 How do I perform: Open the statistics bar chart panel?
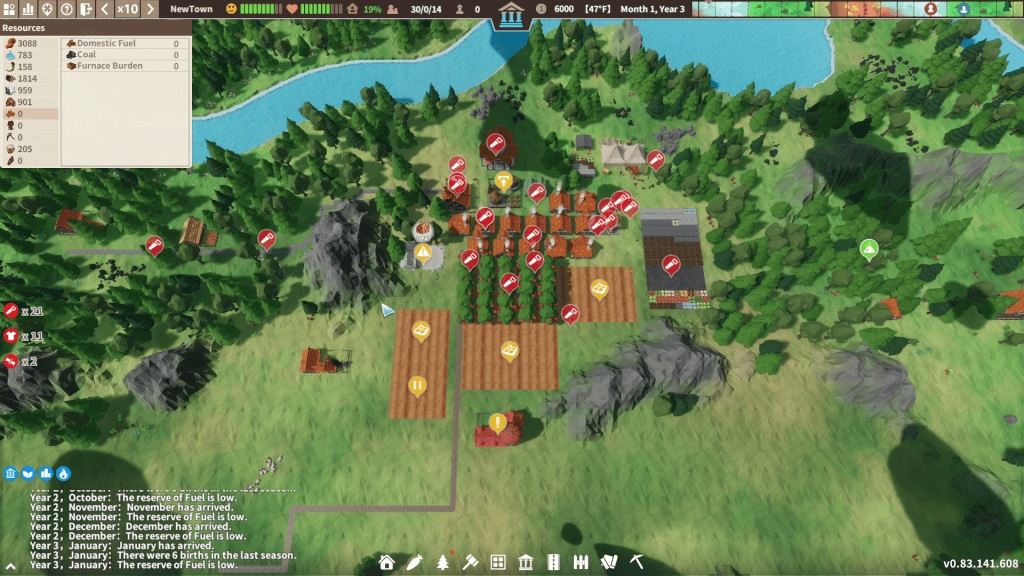tap(28, 9)
